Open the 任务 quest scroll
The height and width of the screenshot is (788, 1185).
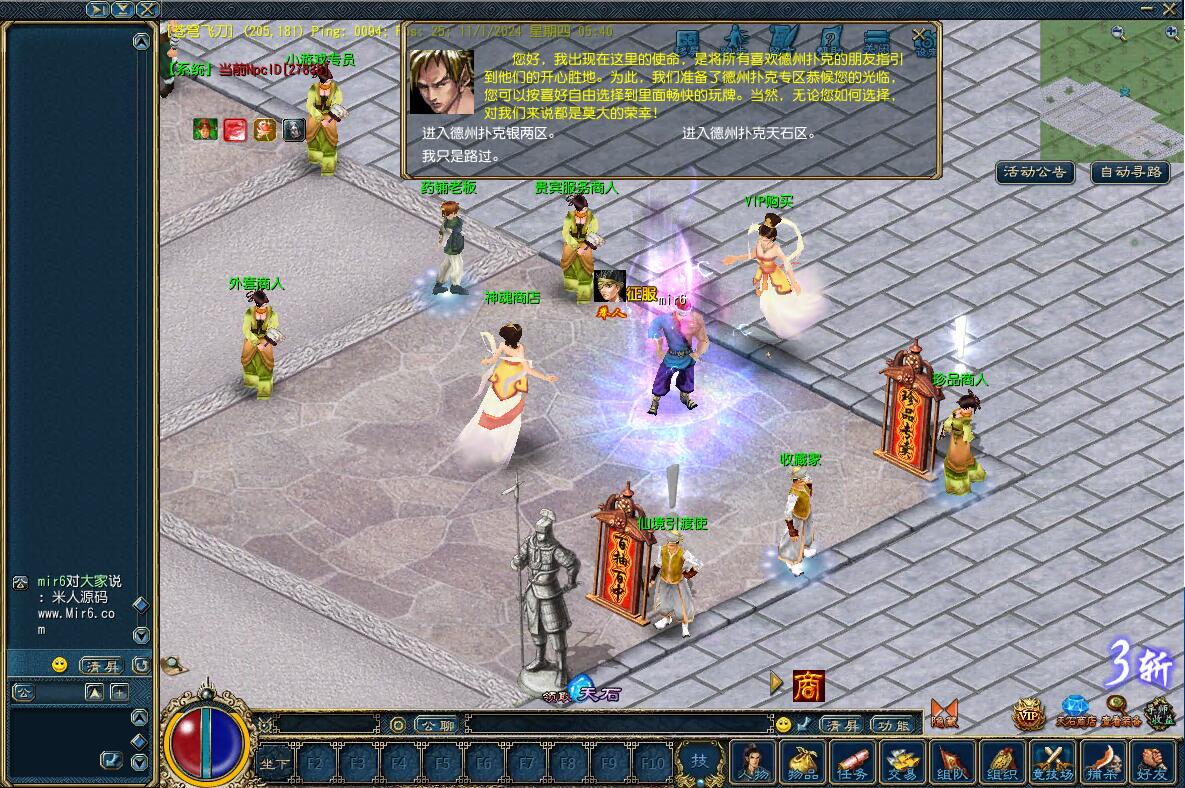[853, 762]
